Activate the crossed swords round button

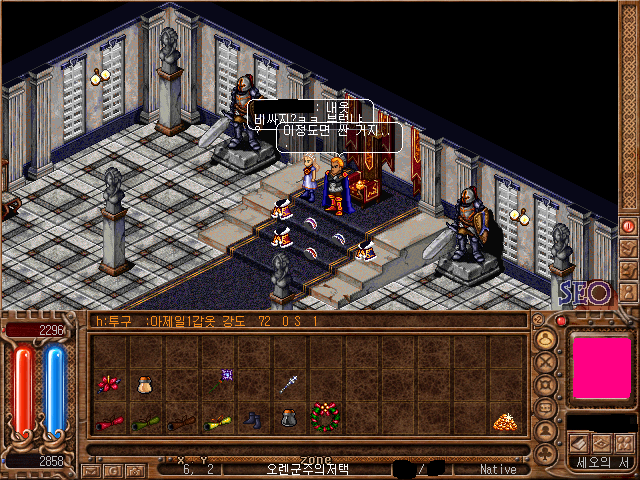(546, 361)
